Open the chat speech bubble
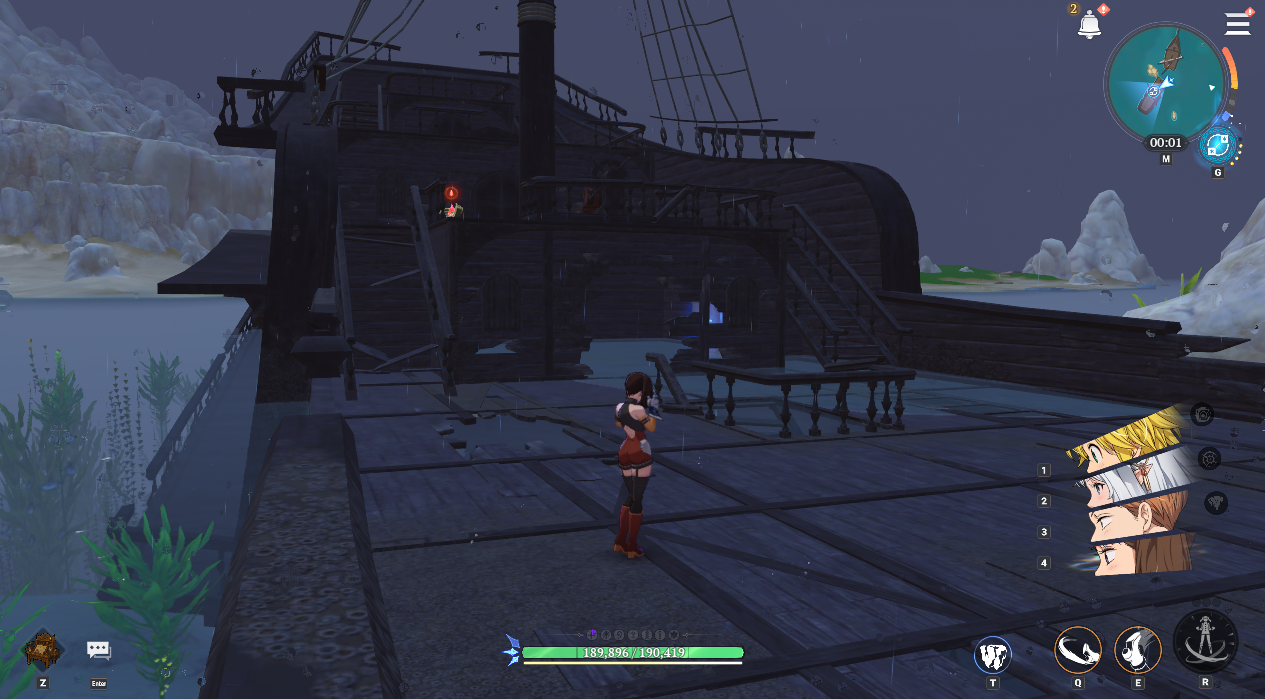 click(x=98, y=650)
